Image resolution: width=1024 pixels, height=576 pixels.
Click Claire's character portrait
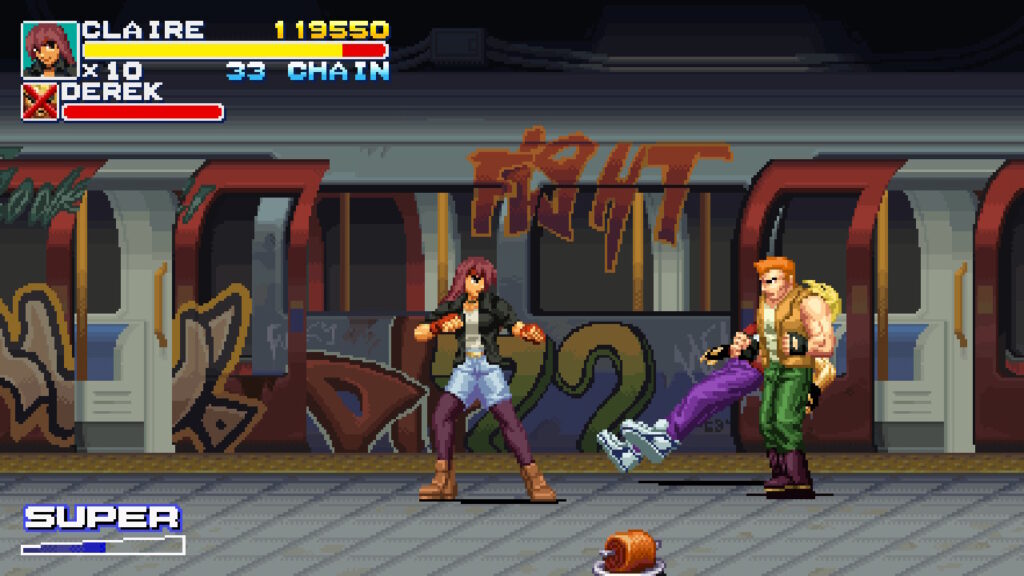click(x=50, y=49)
